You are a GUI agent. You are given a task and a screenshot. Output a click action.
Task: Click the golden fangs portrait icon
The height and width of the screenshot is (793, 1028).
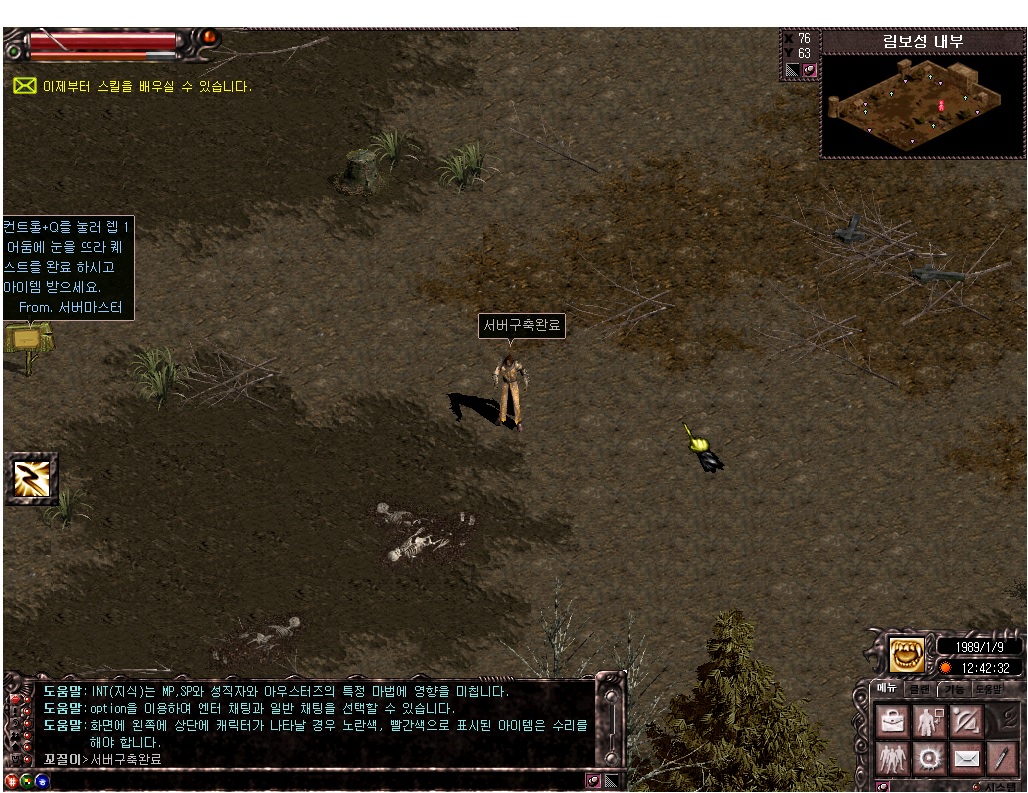pyautogui.click(x=907, y=655)
